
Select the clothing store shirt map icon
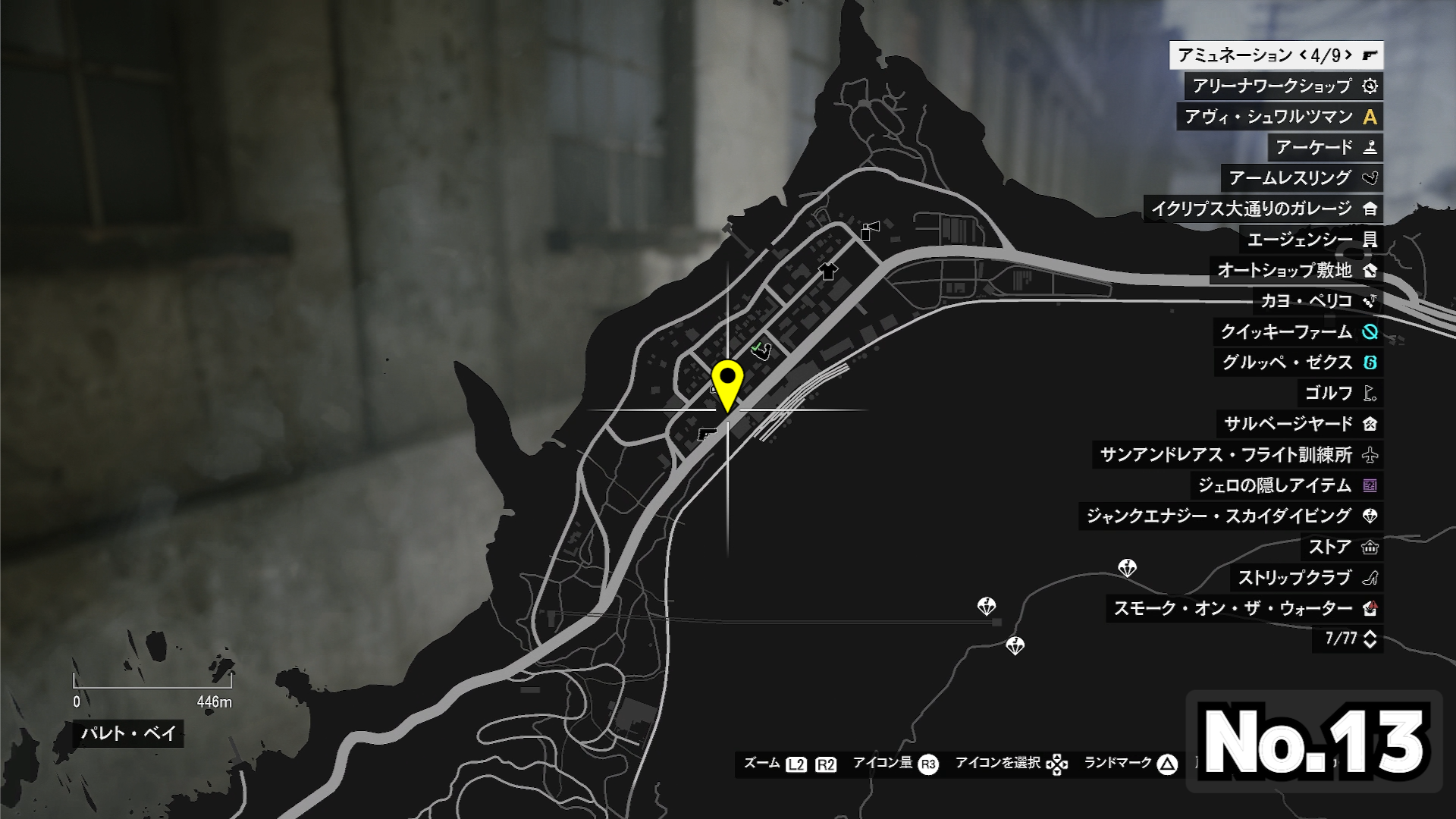828,271
